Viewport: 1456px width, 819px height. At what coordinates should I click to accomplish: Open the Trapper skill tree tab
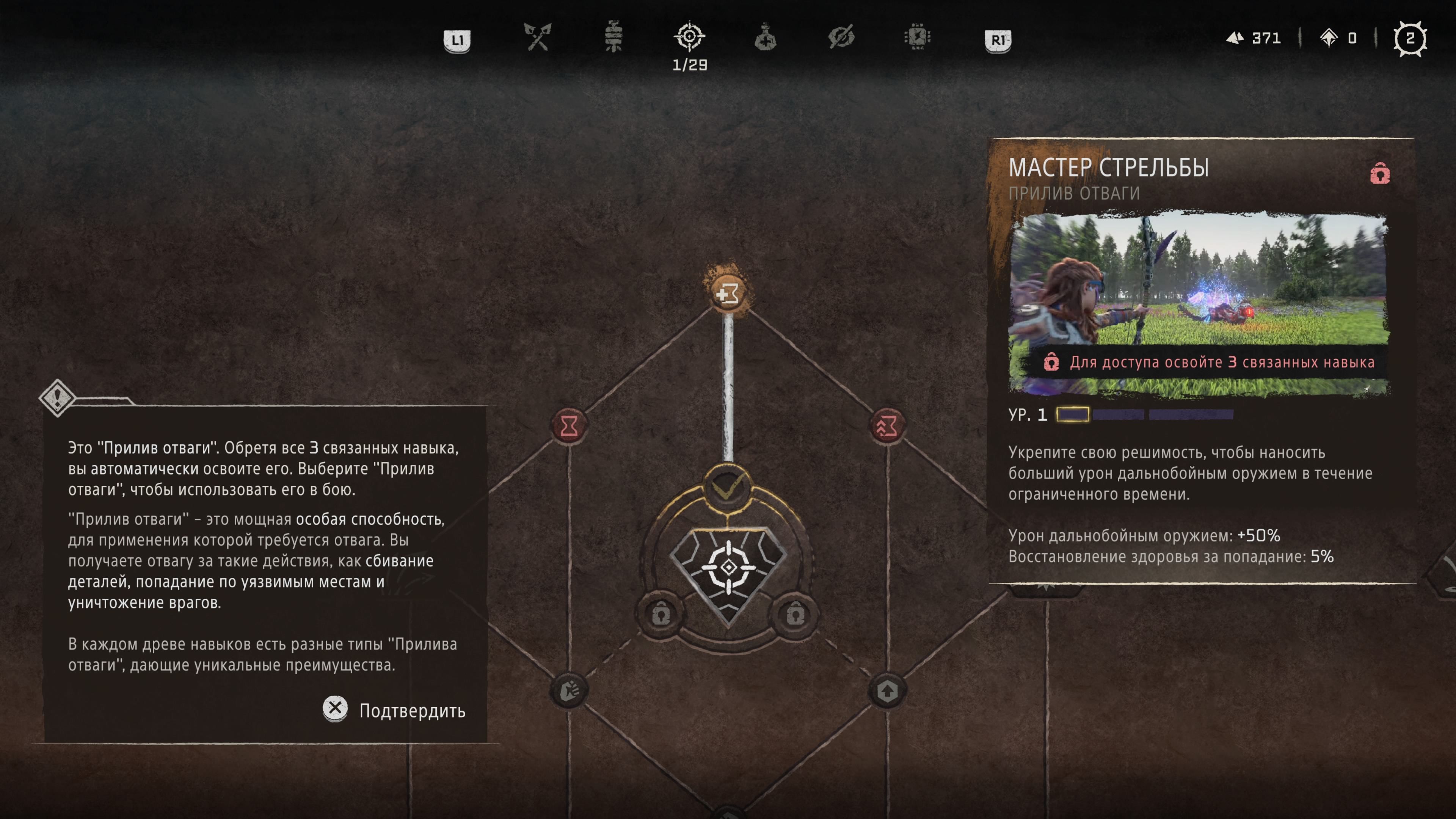613,38
